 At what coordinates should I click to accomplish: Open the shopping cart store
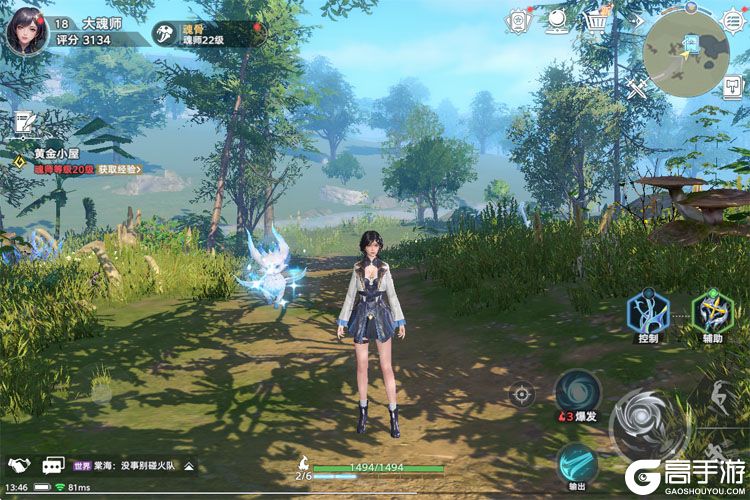(598, 21)
